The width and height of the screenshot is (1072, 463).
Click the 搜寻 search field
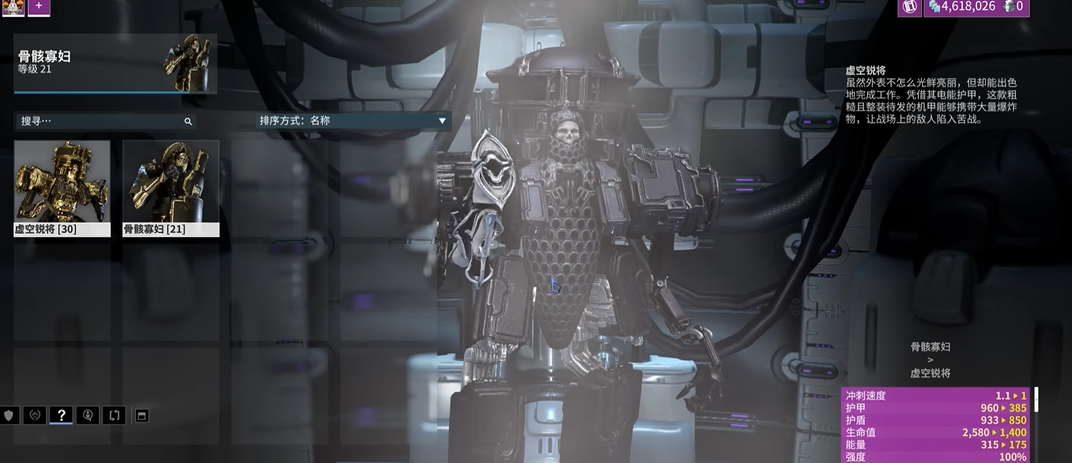100,121
